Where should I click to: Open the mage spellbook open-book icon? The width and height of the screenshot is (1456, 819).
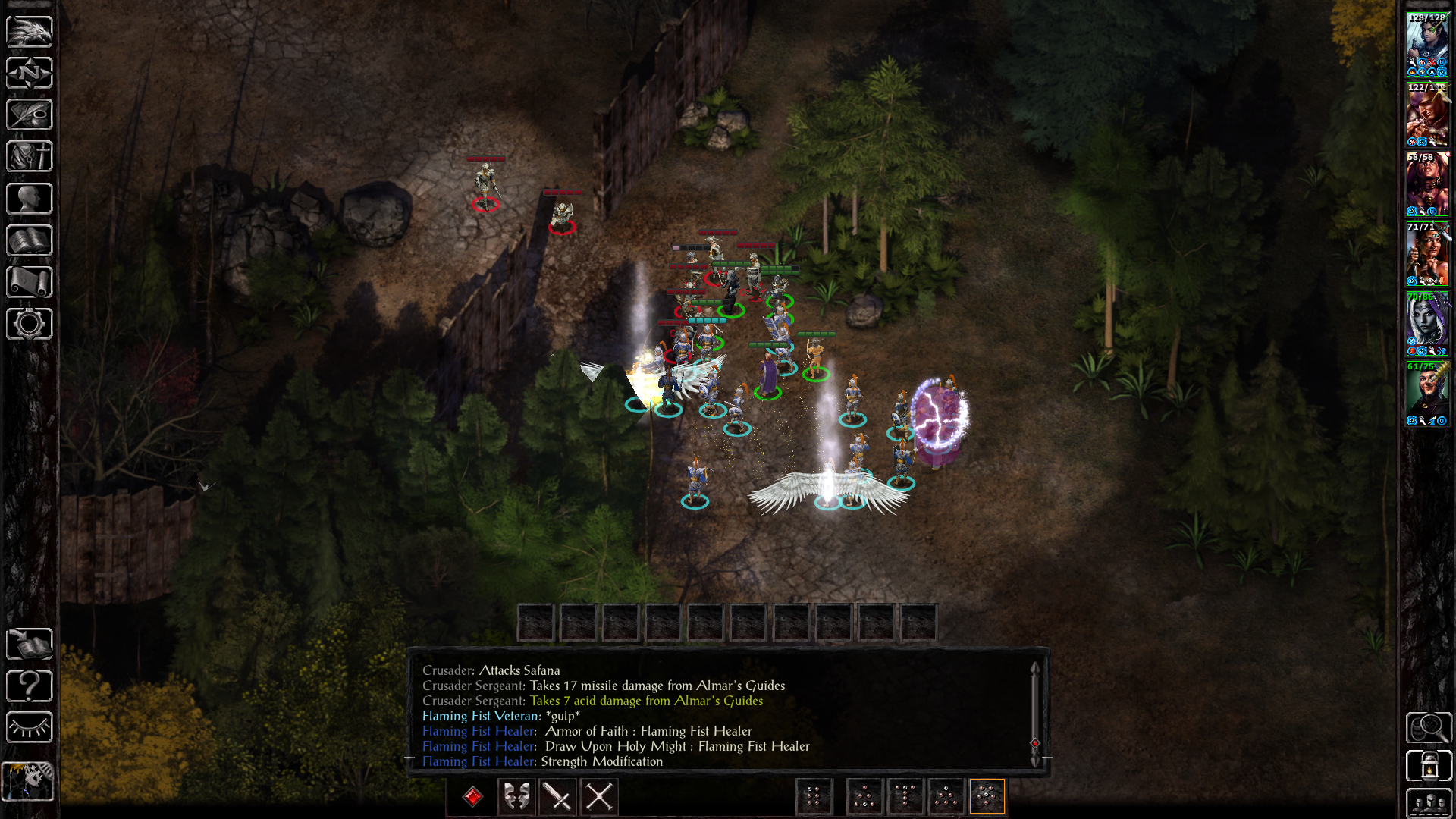coord(30,241)
